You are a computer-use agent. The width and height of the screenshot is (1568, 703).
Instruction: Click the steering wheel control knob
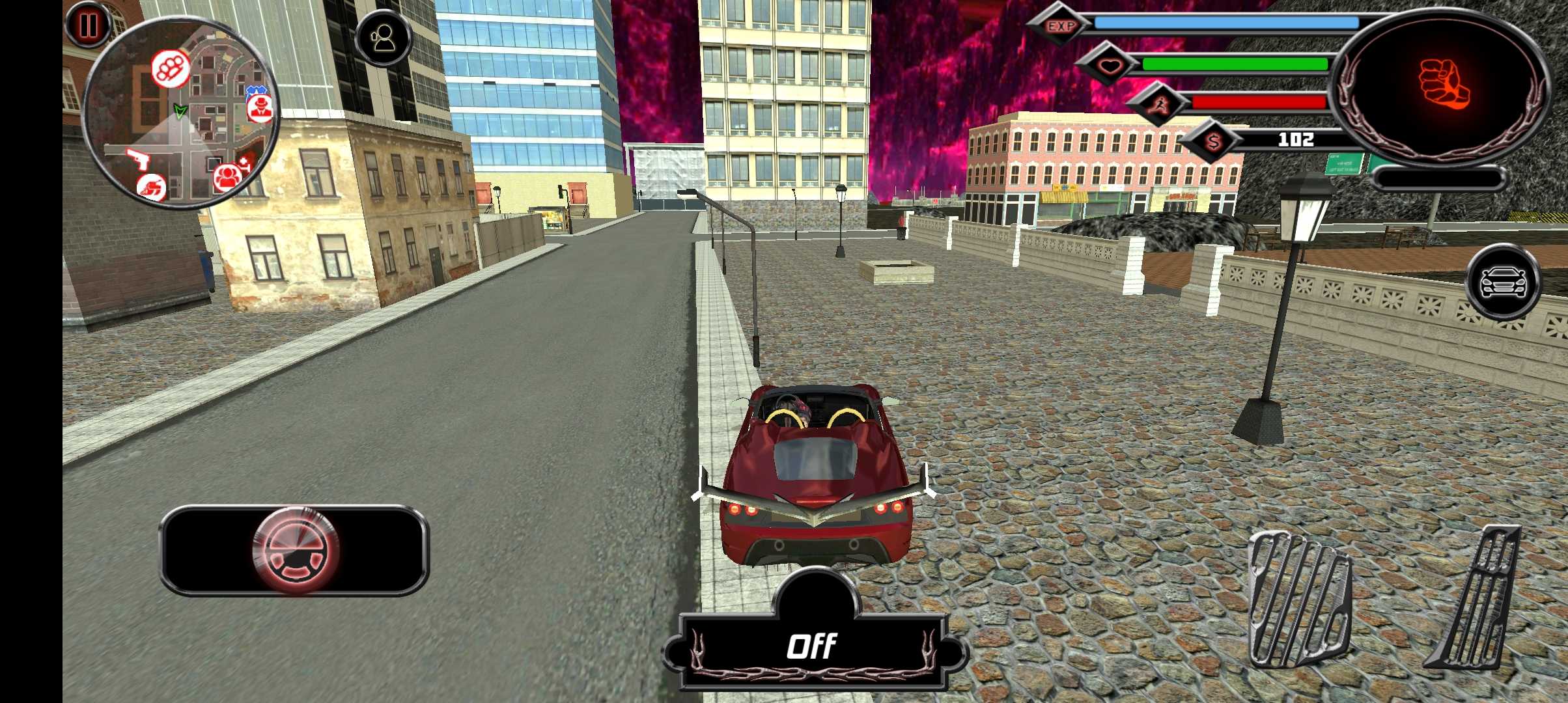(x=296, y=551)
